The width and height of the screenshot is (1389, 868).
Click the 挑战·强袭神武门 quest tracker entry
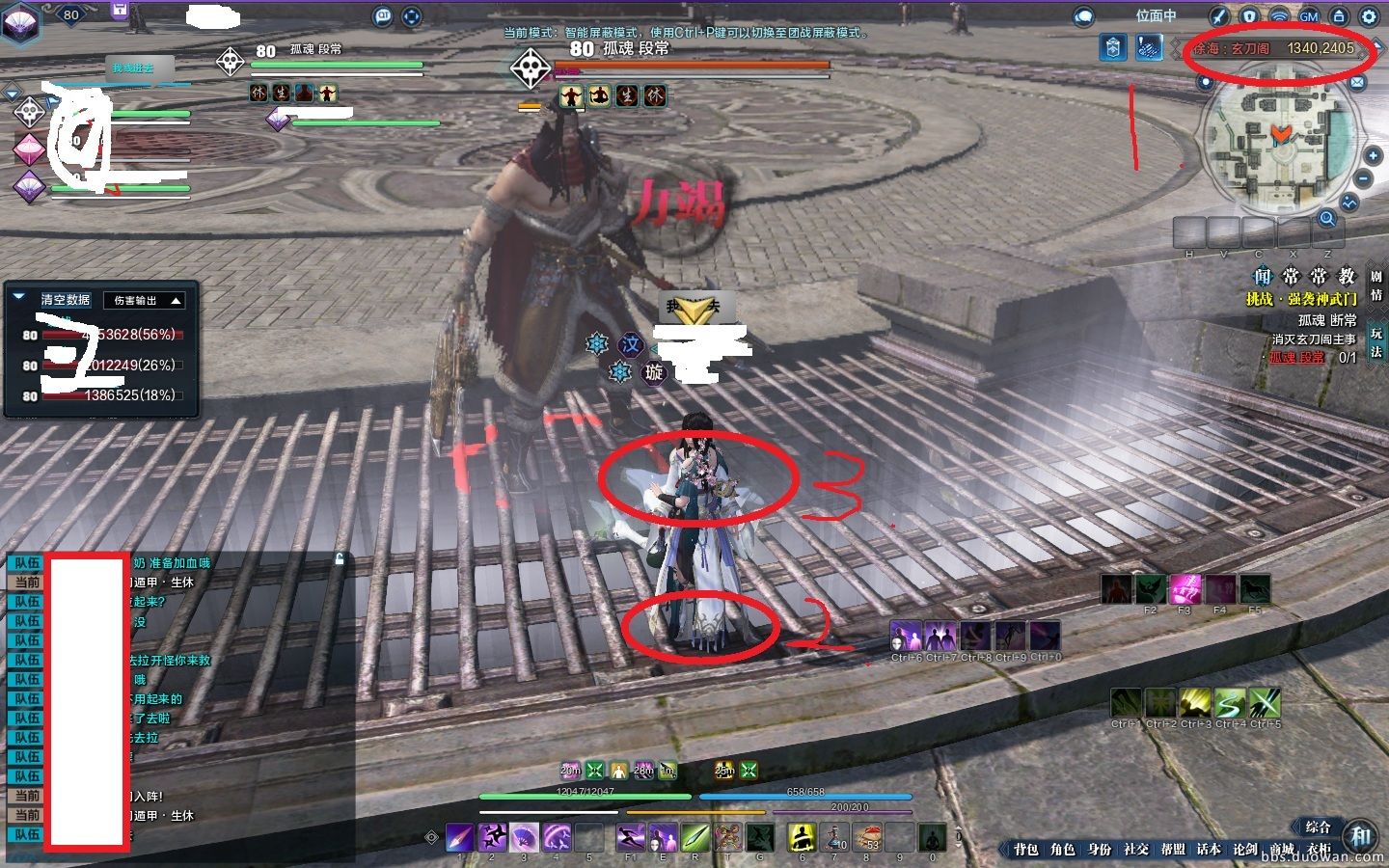[1301, 299]
